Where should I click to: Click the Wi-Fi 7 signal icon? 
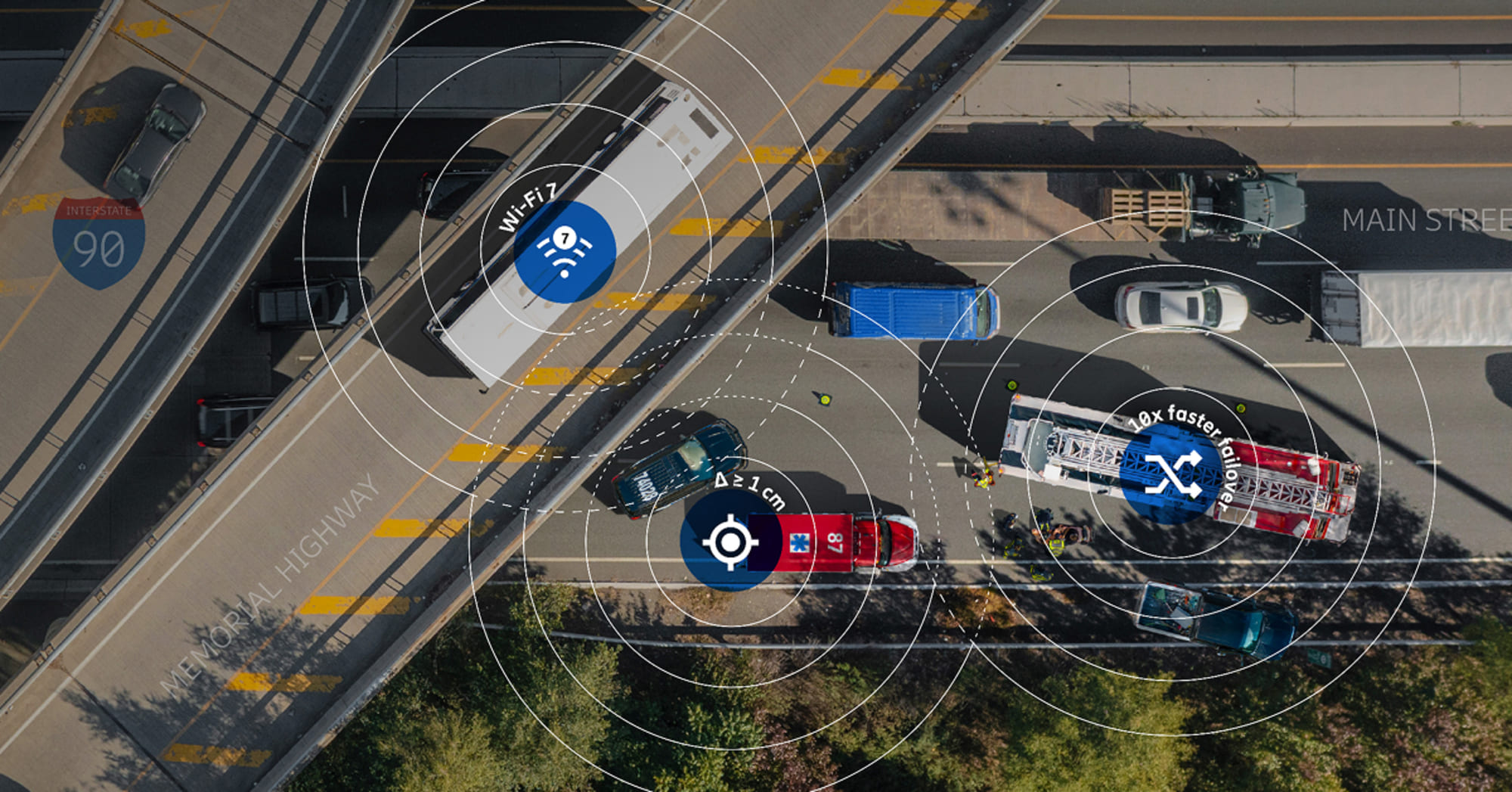pyautogui.click(x=564, y=252)
